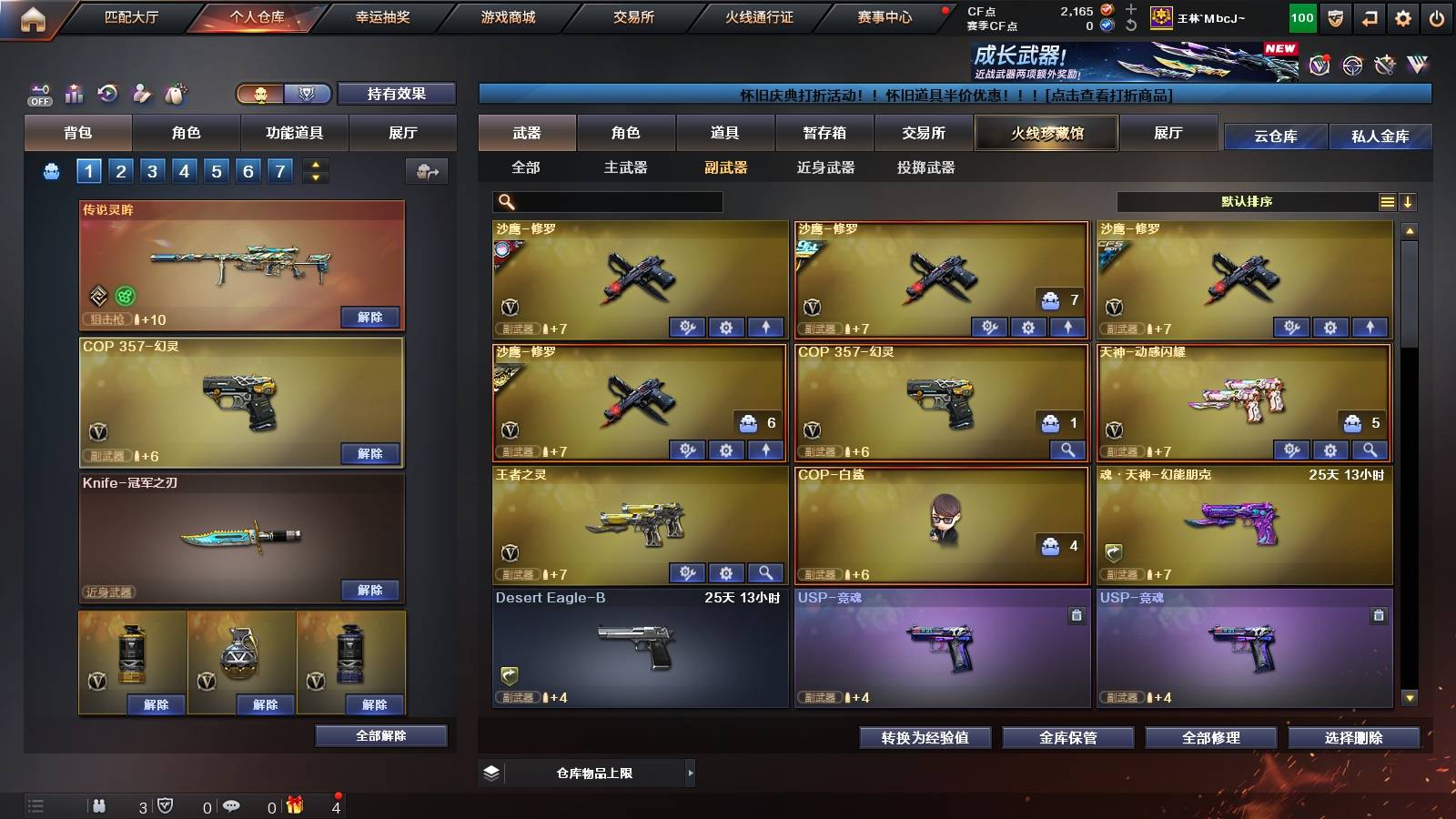Switch the character/rank toggle to trophy side
This screenshot has width=1456, height=819.
pyautogui.click(x=308, y=94)
